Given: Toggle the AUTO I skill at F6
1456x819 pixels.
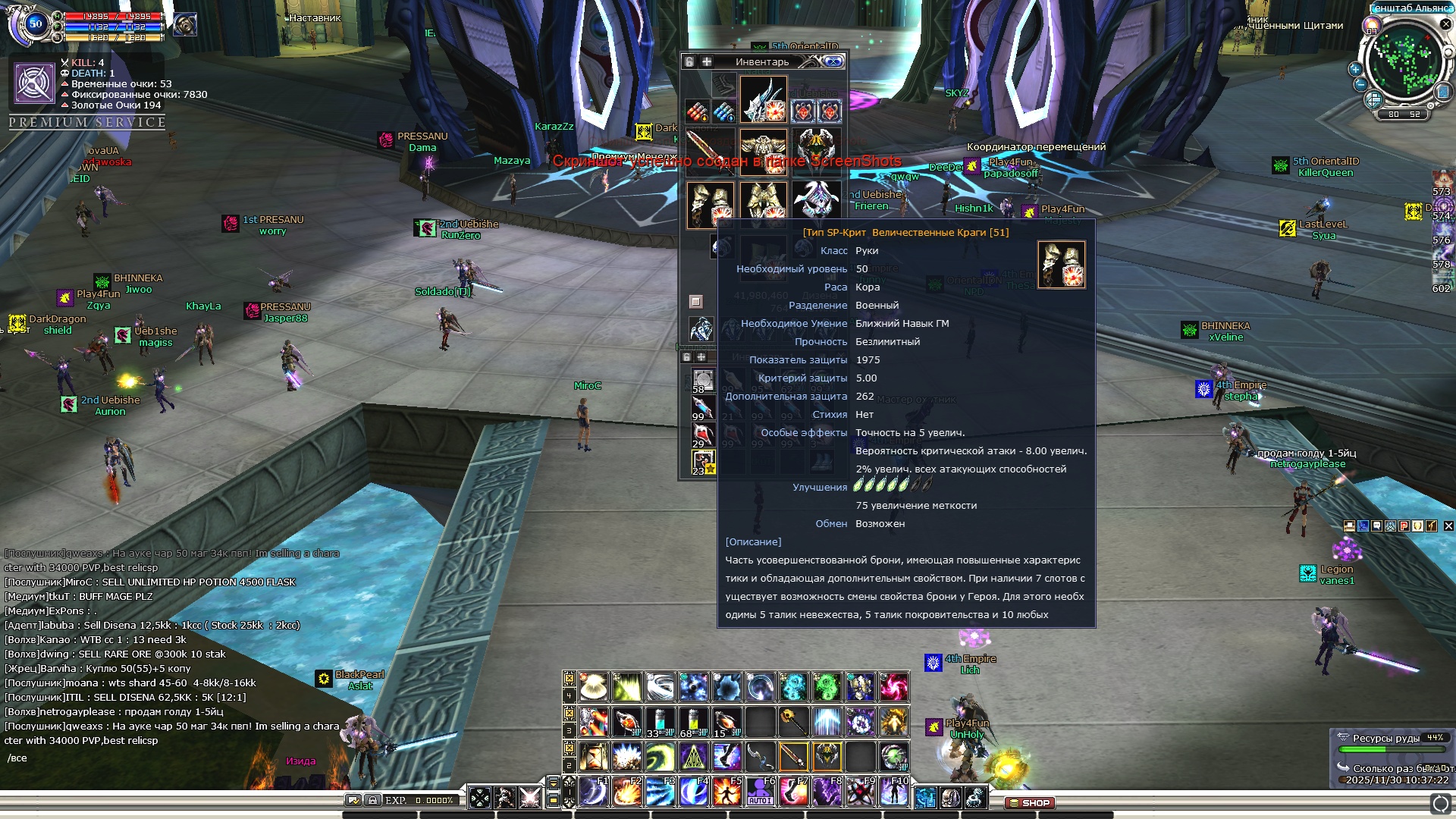Looking at the screenshot, I should pos(760,792).
